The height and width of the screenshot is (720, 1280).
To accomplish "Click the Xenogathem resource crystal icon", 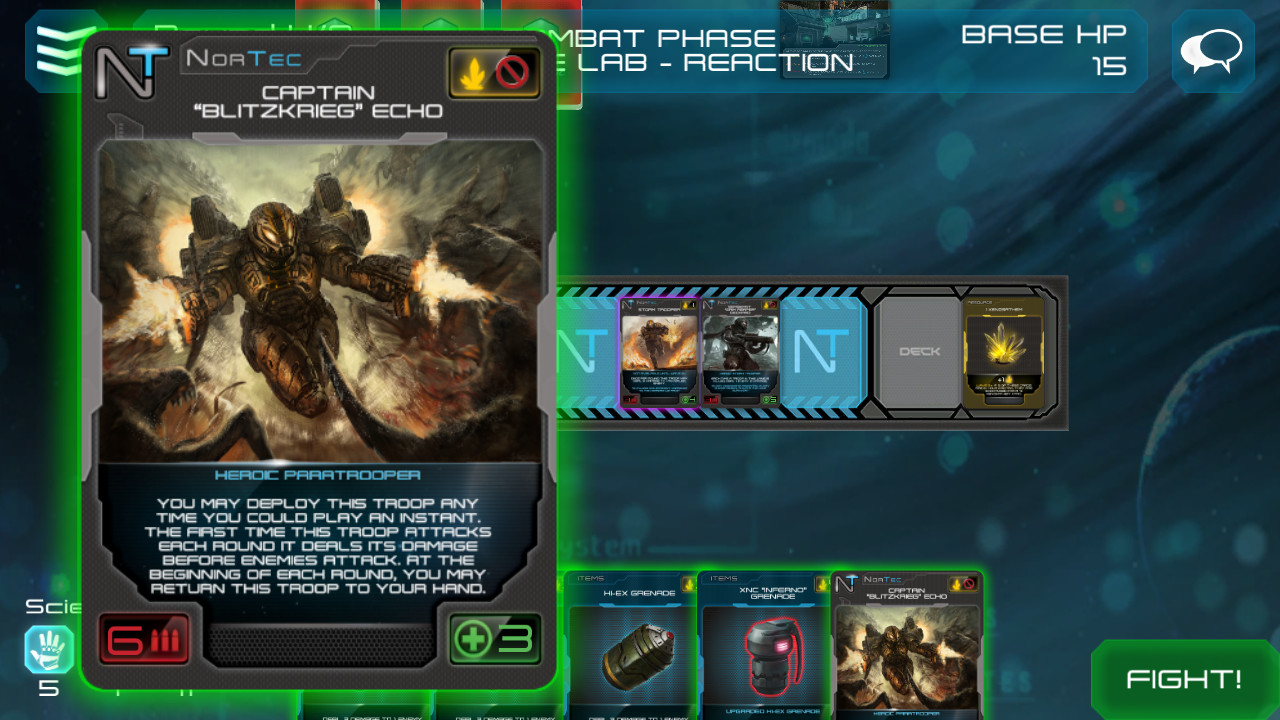I will (x=1003, y=352).
